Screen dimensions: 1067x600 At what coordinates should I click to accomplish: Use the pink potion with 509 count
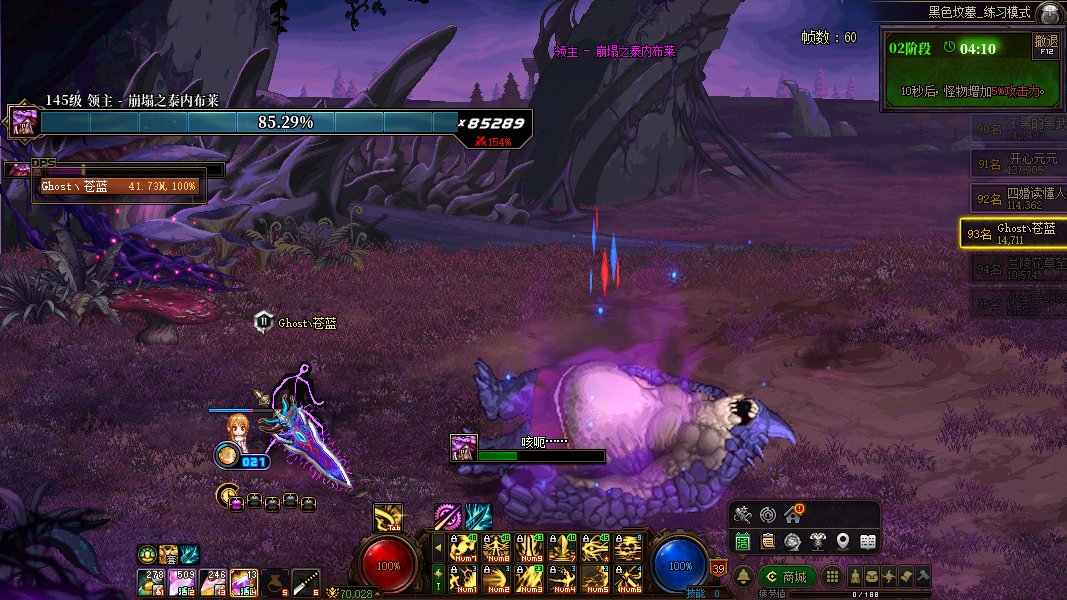pyautogui.click(x=183, y=581)
